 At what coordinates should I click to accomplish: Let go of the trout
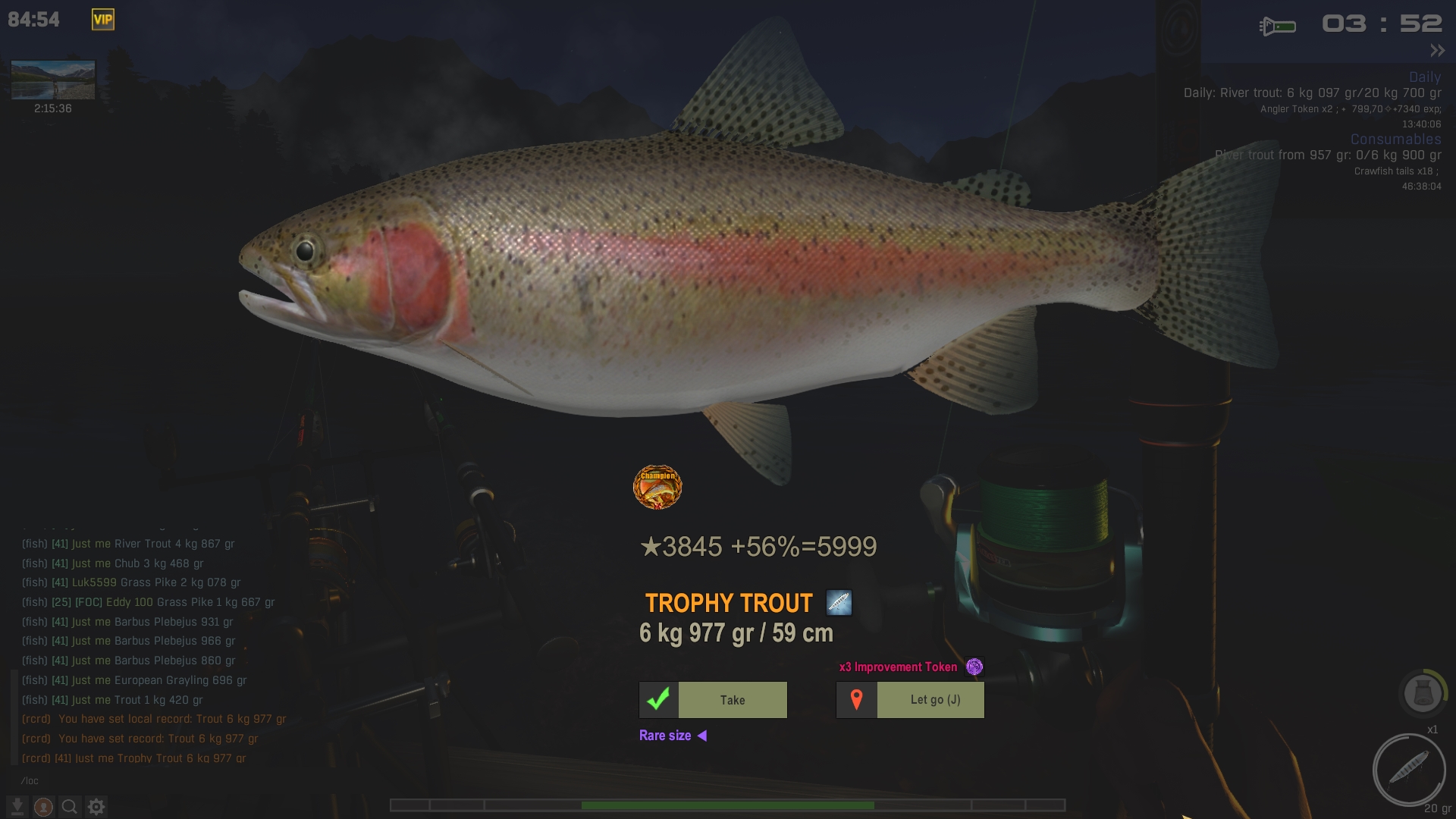910,700
